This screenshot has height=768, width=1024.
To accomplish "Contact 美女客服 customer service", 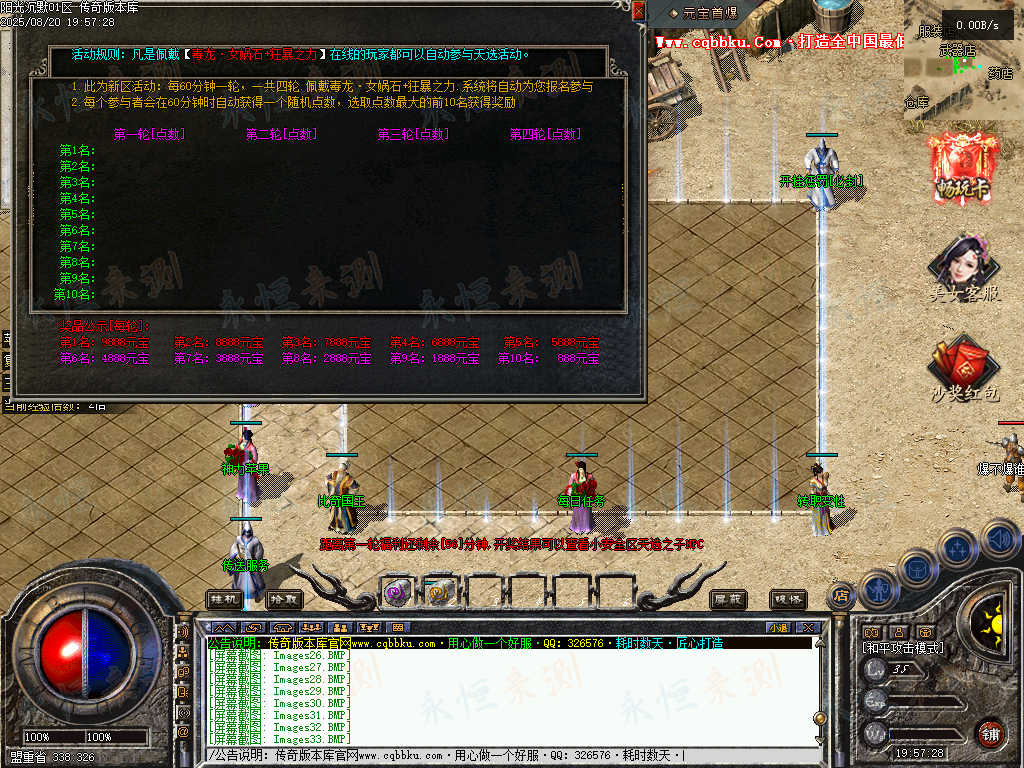I will point(963,269).
